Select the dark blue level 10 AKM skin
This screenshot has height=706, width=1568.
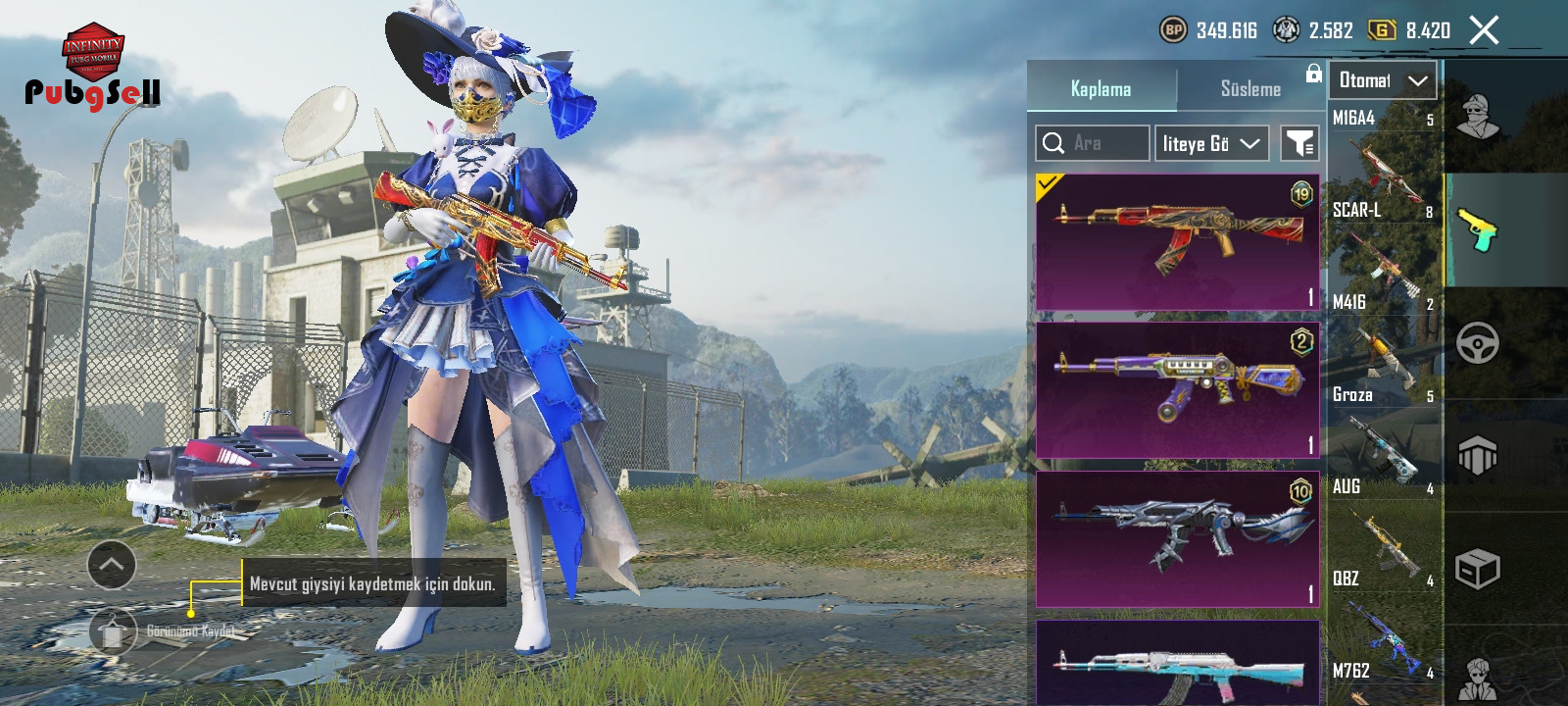[1177, 538]
